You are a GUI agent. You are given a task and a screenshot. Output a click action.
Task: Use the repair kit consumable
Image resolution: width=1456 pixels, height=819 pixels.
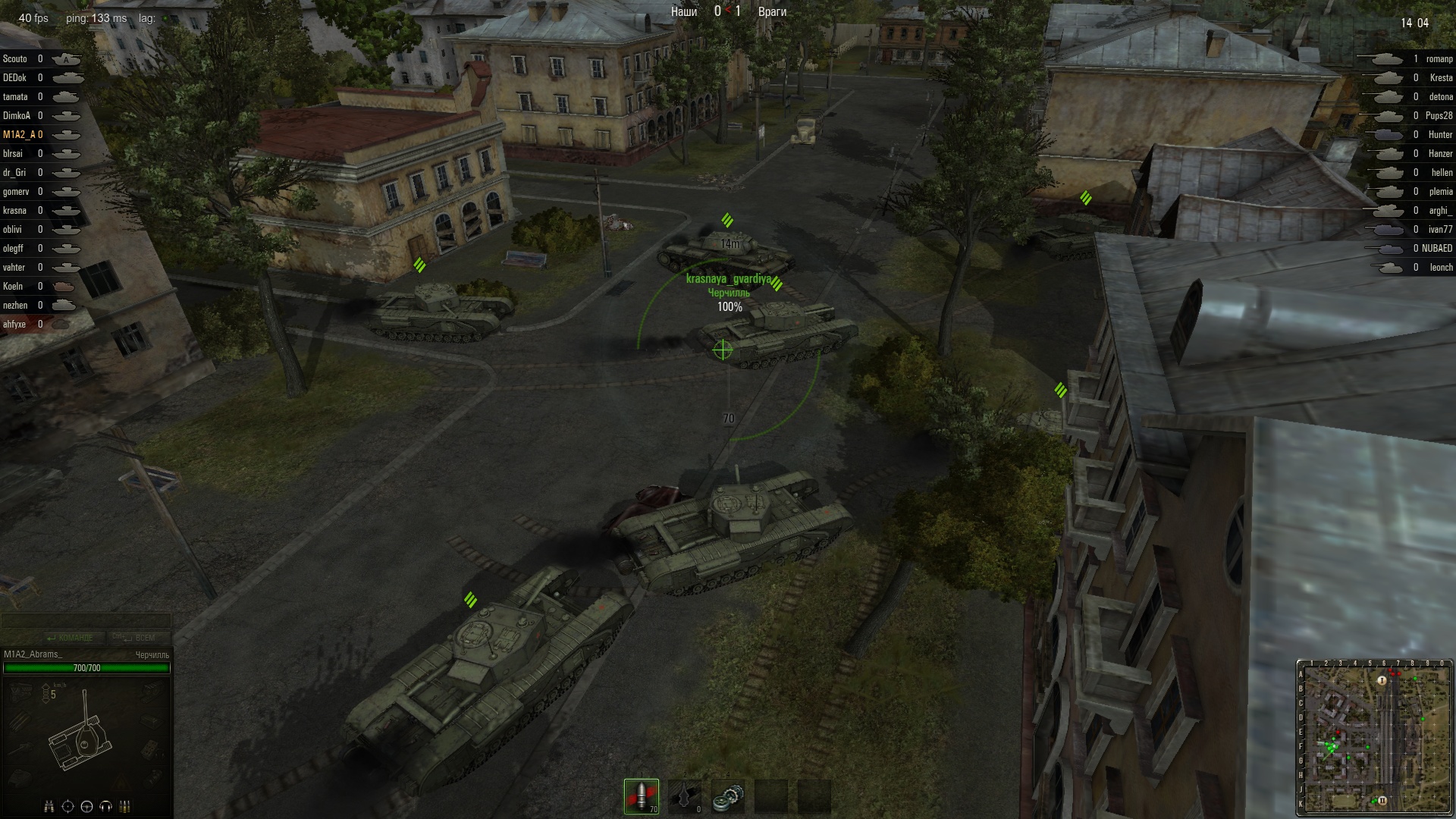[728, 796]
